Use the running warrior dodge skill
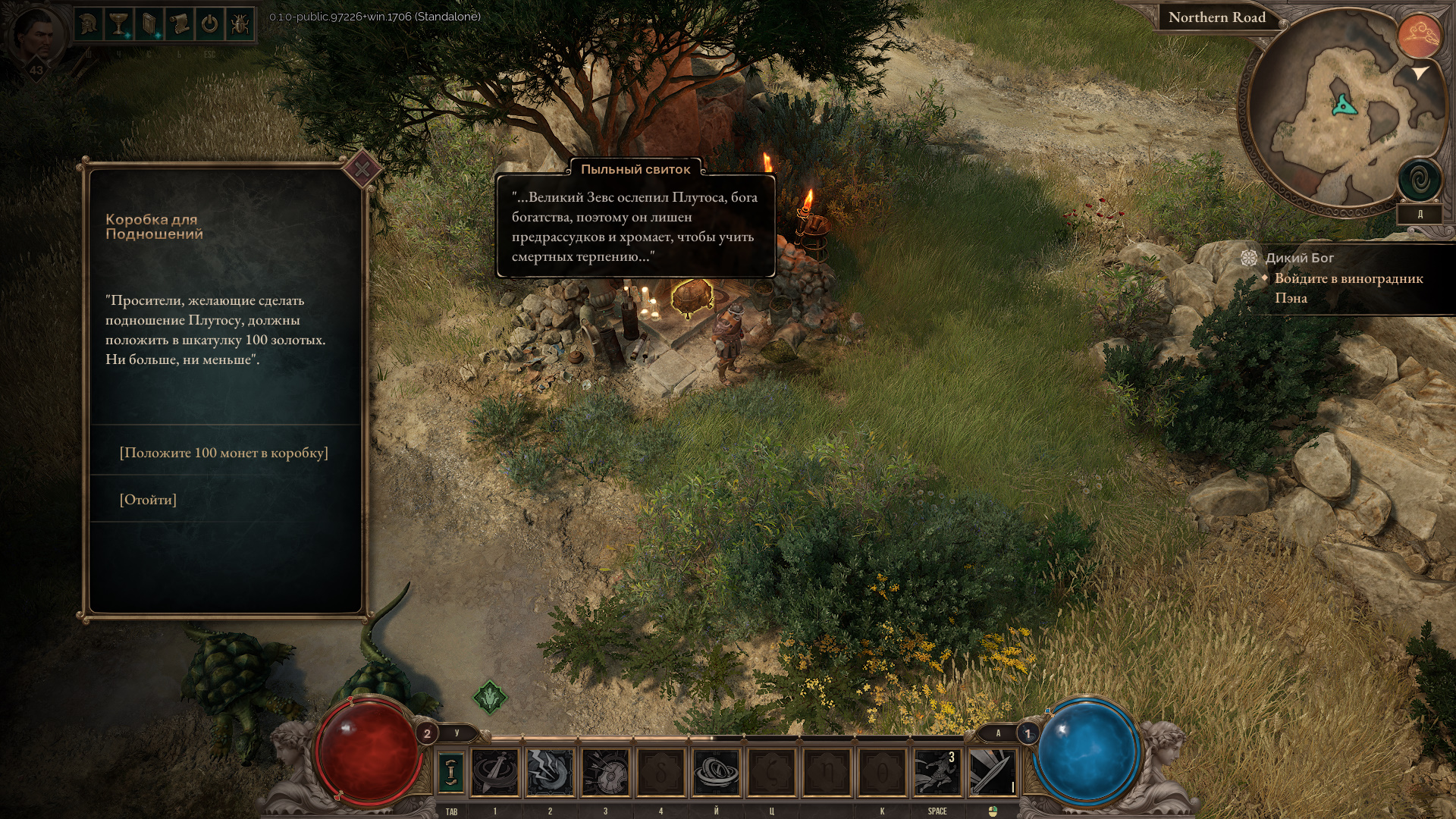 [x=937, y=772]
